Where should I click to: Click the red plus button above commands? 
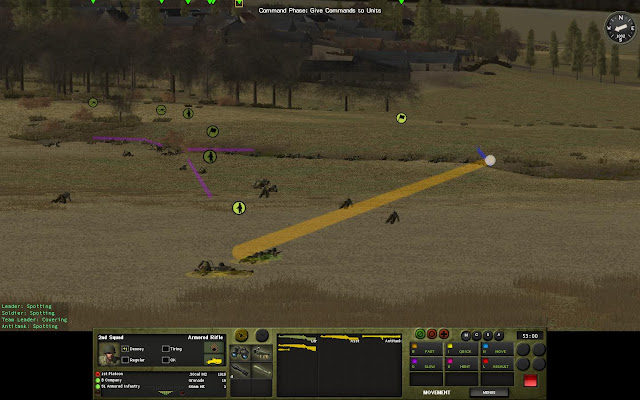tap(444, 335)
